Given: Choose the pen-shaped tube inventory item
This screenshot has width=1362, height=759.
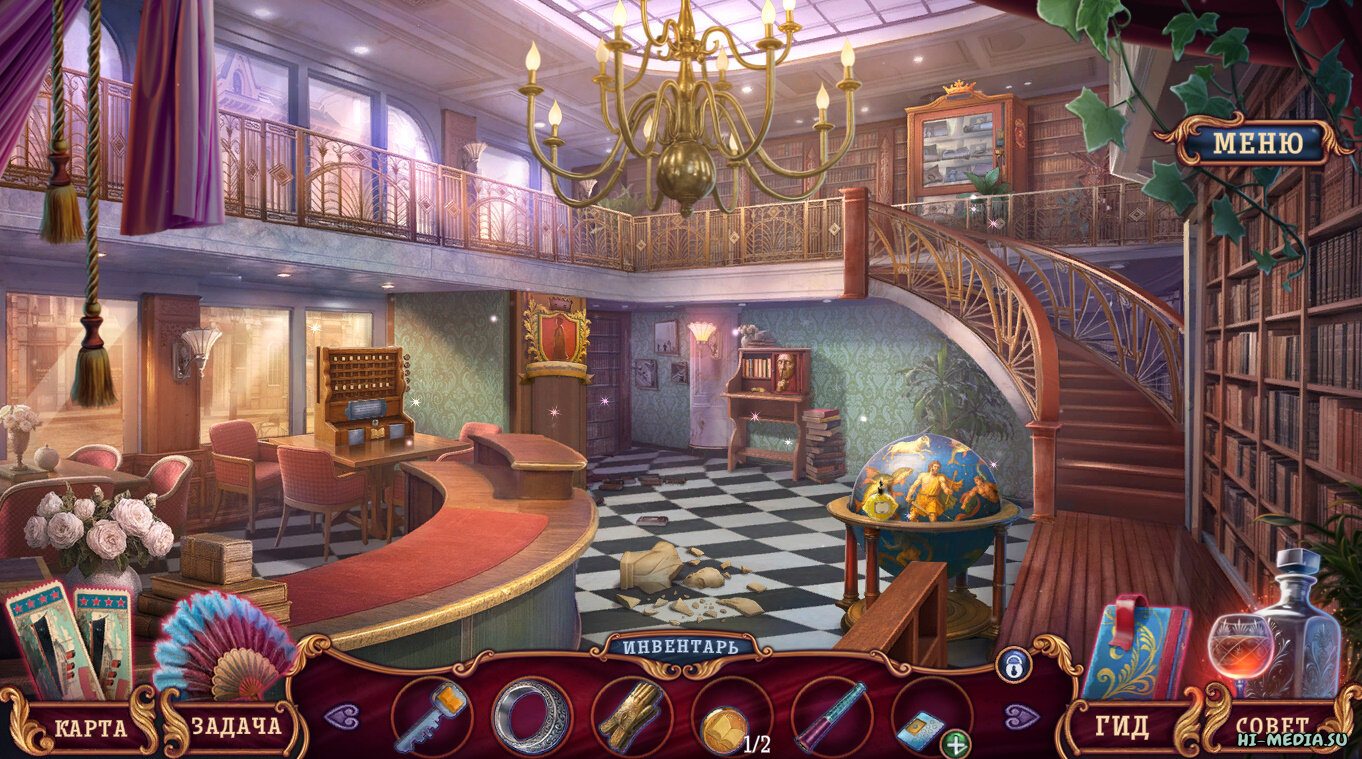Looking at the screenshot, I should 831,717.
